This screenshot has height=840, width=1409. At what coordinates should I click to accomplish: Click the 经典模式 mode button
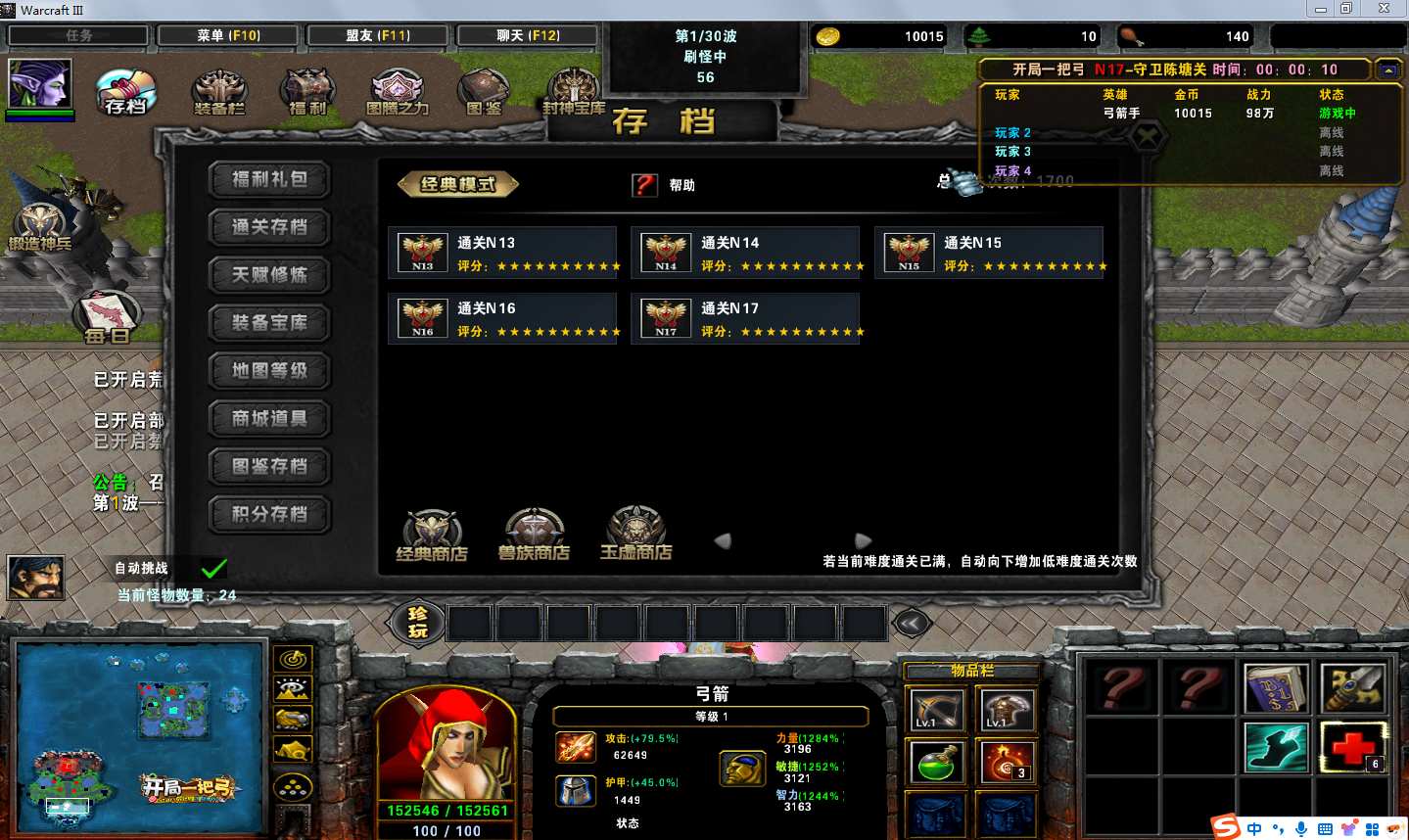point(457,184)
